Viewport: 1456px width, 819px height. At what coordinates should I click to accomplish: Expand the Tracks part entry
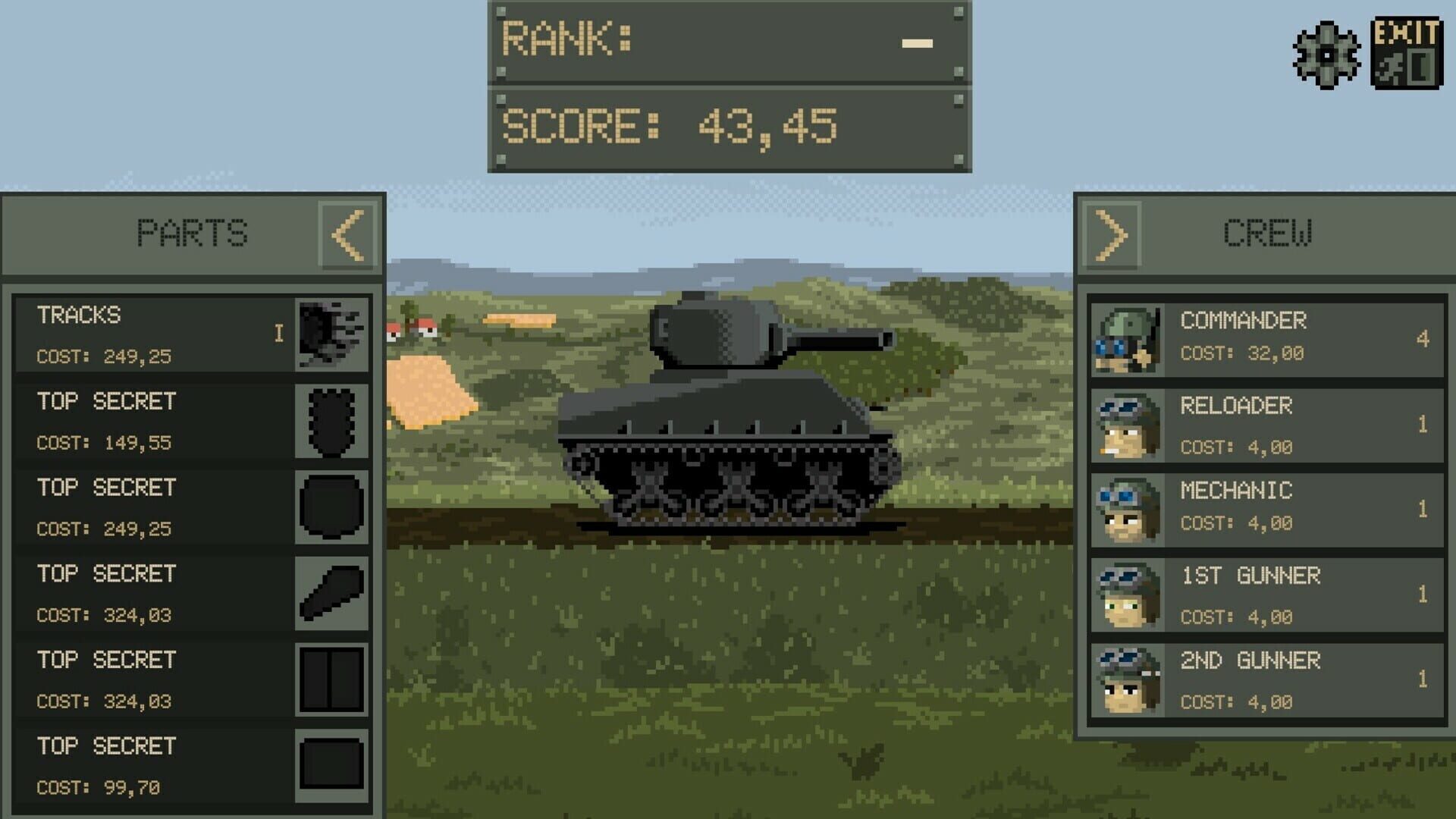(278, 331)
